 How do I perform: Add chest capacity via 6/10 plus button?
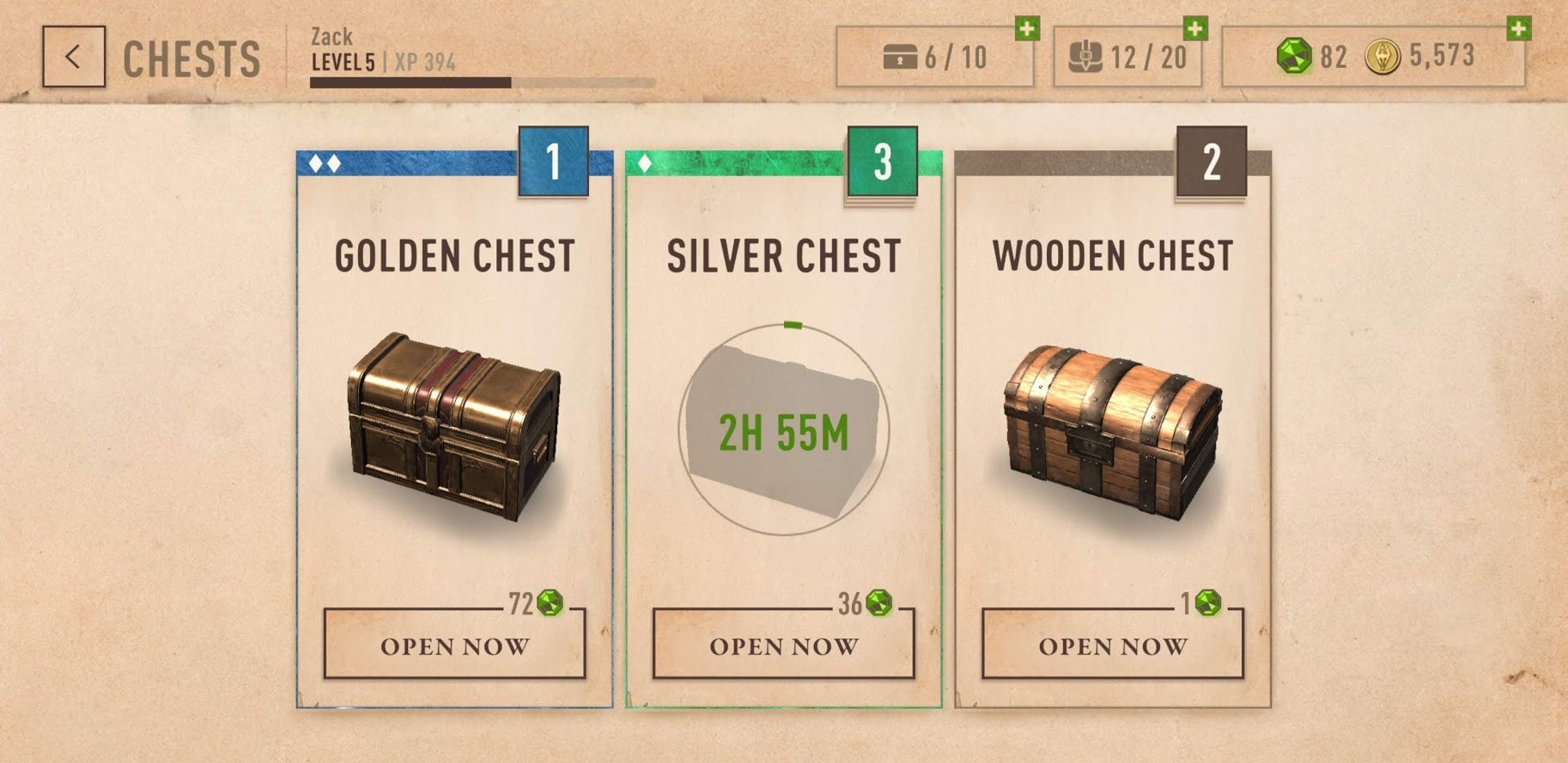pyautogui.click(x=1026, y=29)
